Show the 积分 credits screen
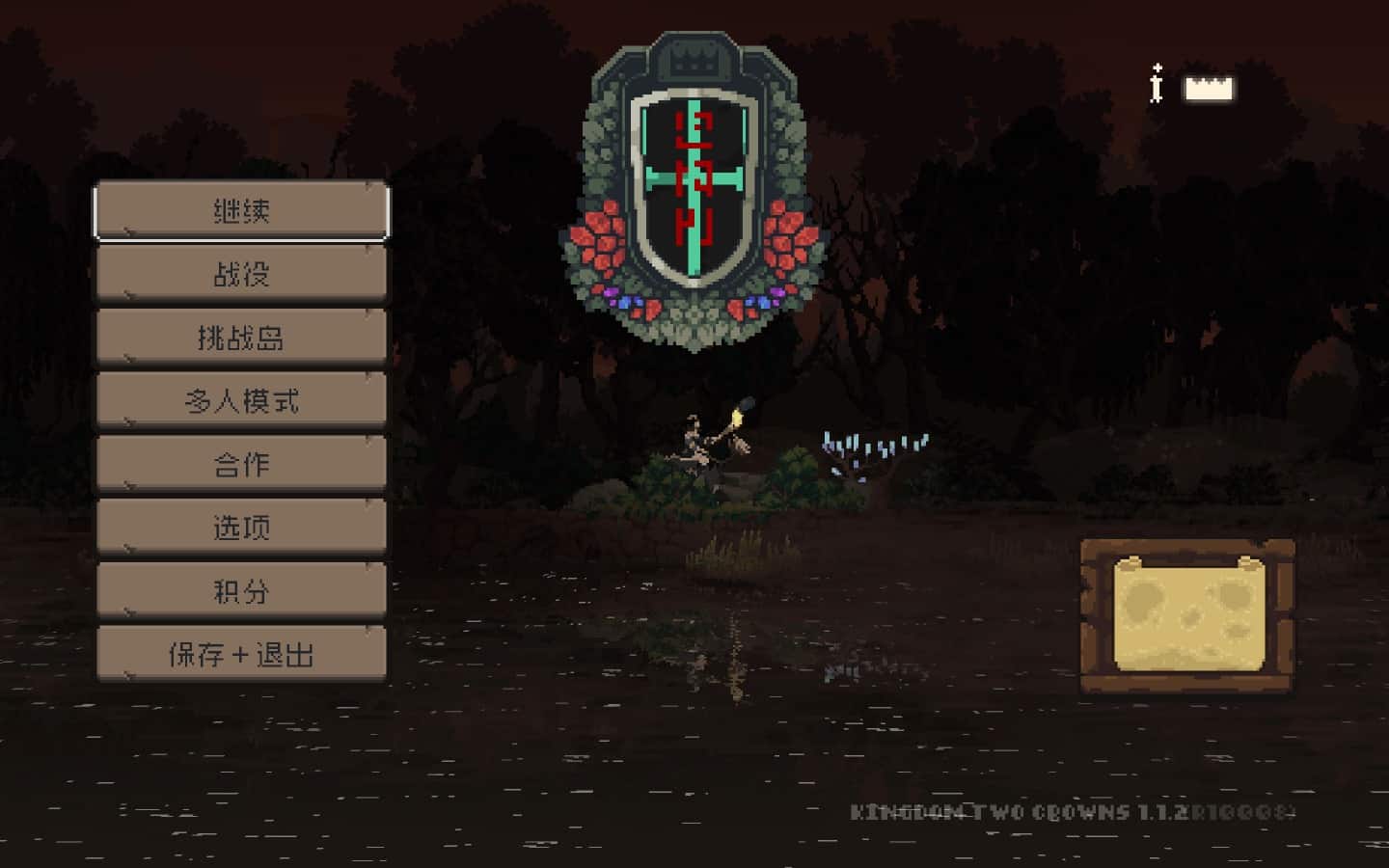The height and width of the screenshot is (868, 1389). pos(241,591)
